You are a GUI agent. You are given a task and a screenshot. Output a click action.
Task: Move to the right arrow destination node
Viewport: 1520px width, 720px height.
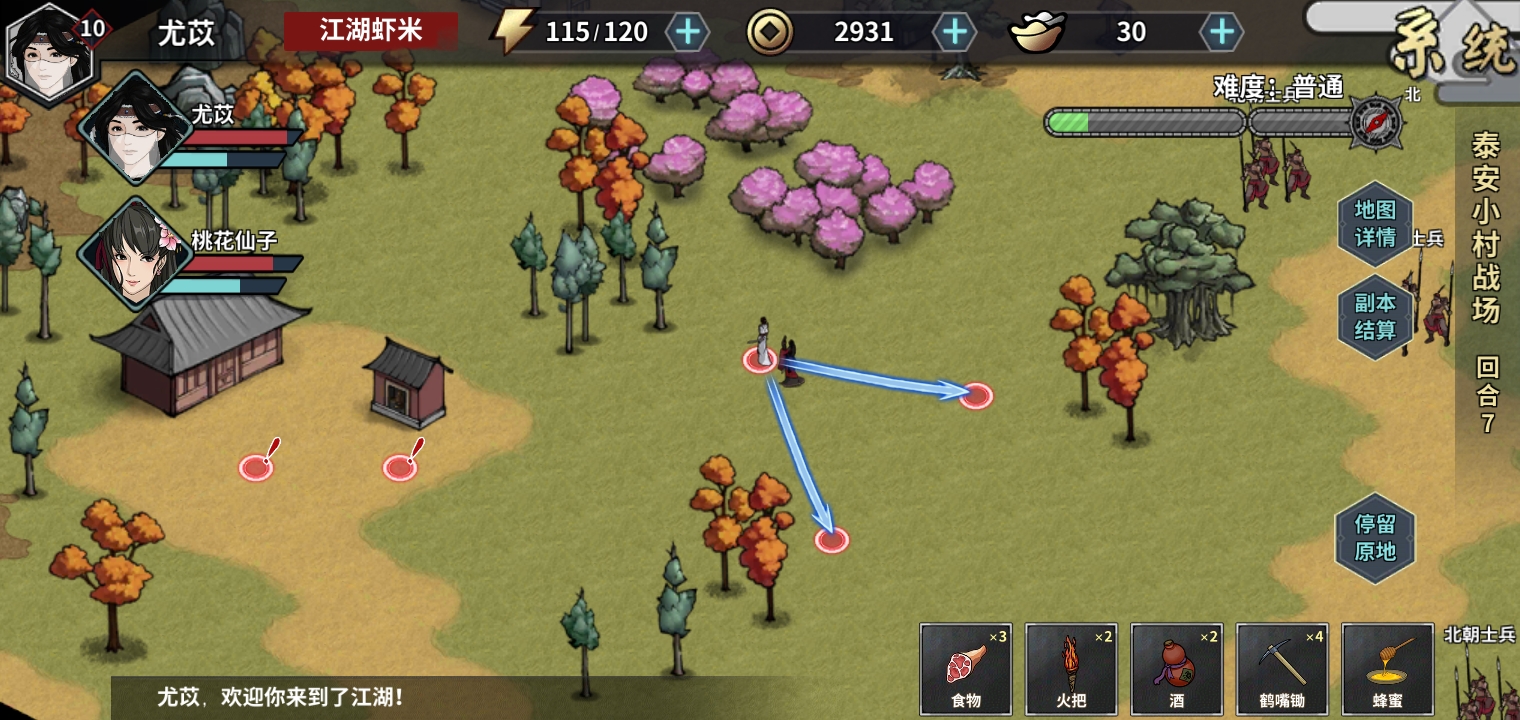click(975, 395)
